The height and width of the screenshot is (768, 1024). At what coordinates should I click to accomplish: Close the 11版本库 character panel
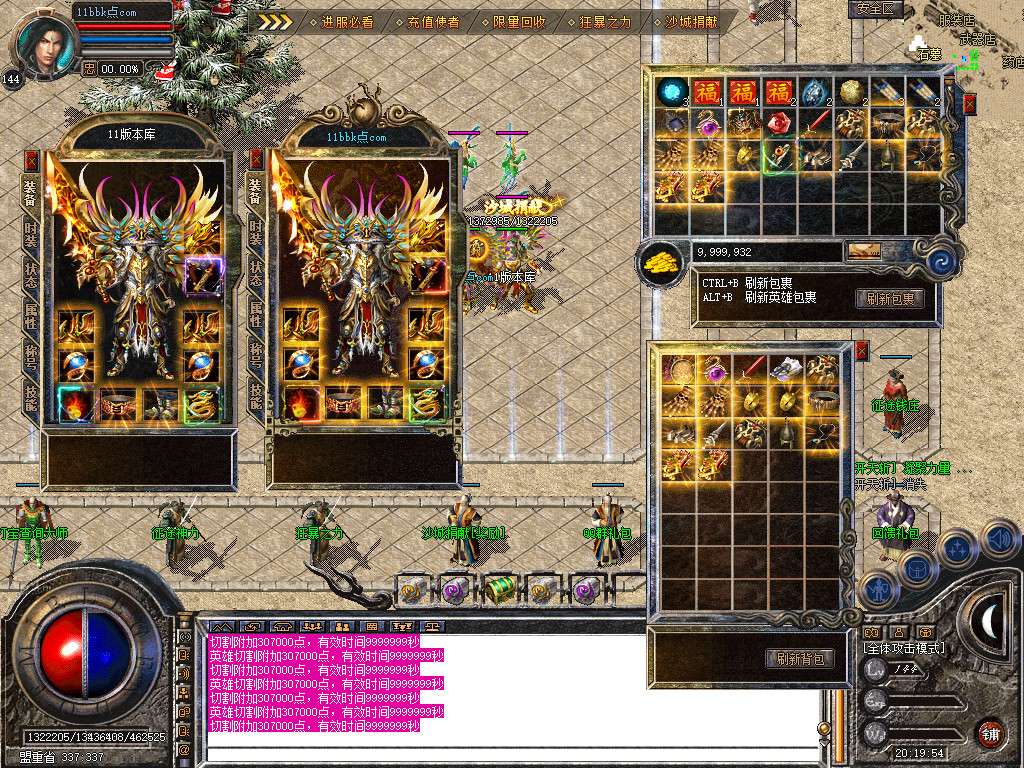click(x=32, y=159)
